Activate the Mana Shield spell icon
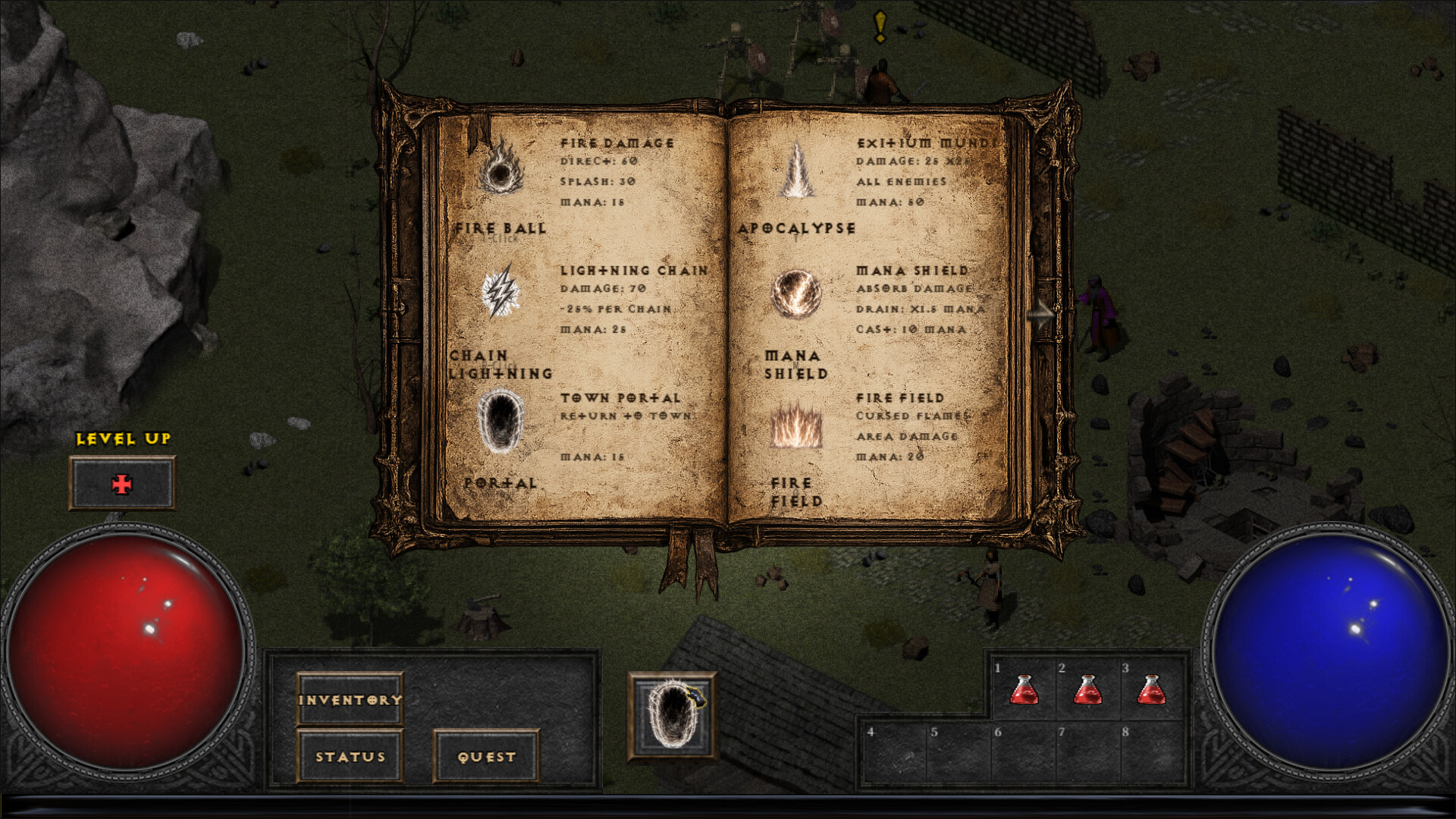The width and height of the screenshot is (1456, 819). pyautogui.click(x=796, y=294)
